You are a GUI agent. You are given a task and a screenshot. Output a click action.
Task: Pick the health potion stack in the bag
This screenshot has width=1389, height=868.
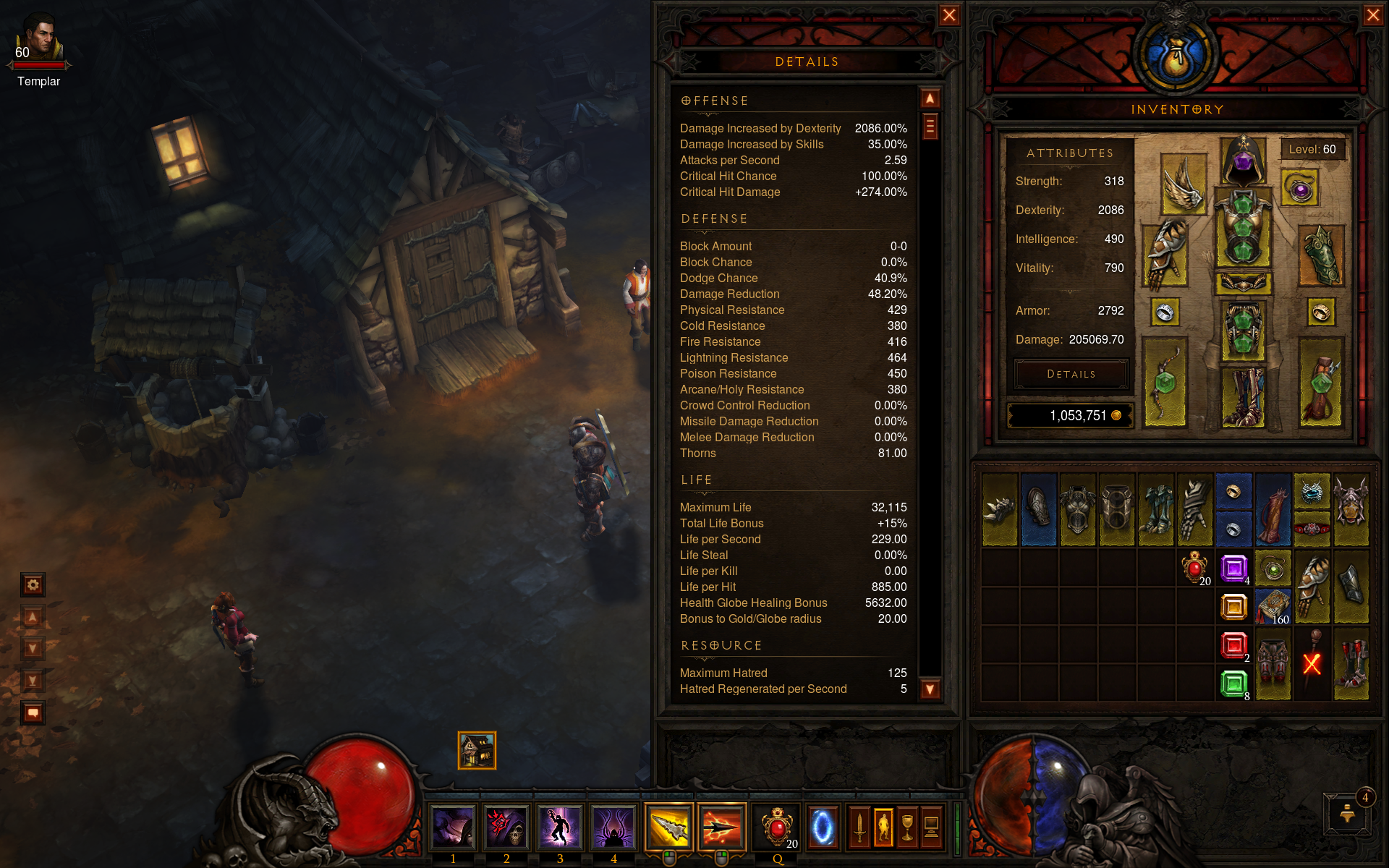pos(1194,568)
